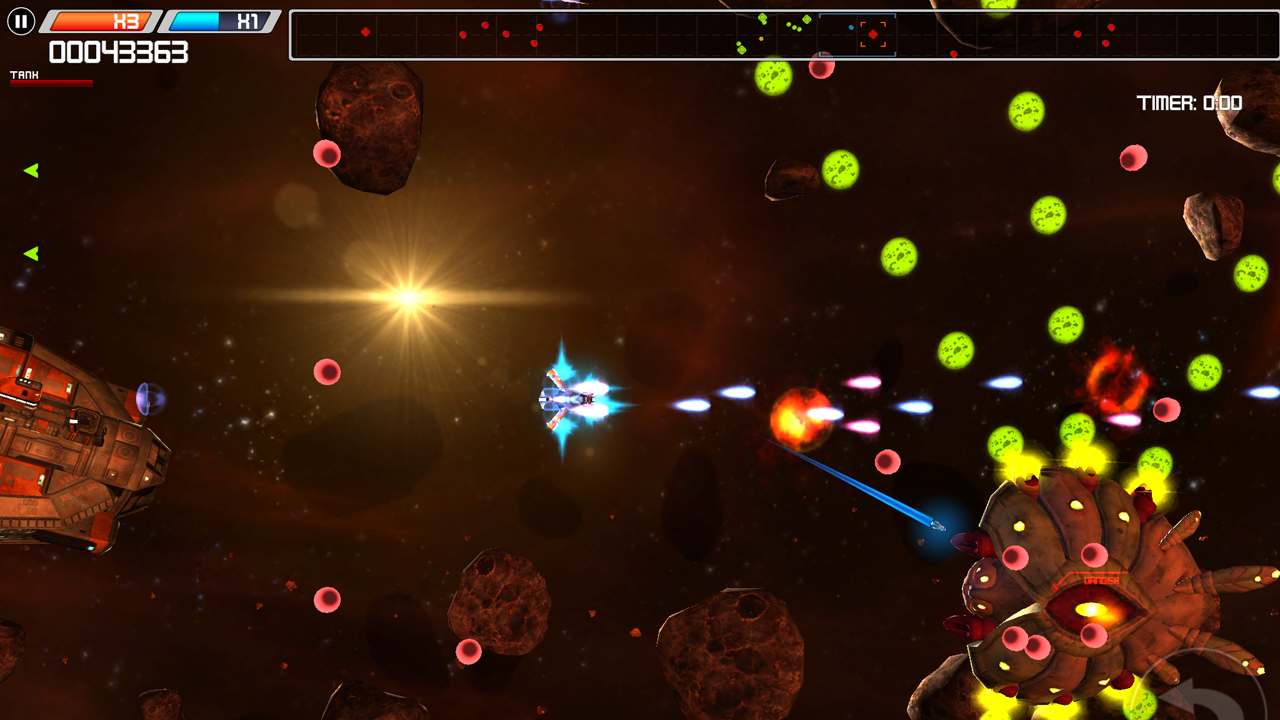Image resolution: width=1280 pixels, height=720 pixels.
Task: Click the bright sun flare in space
Action: coord(408,298)
